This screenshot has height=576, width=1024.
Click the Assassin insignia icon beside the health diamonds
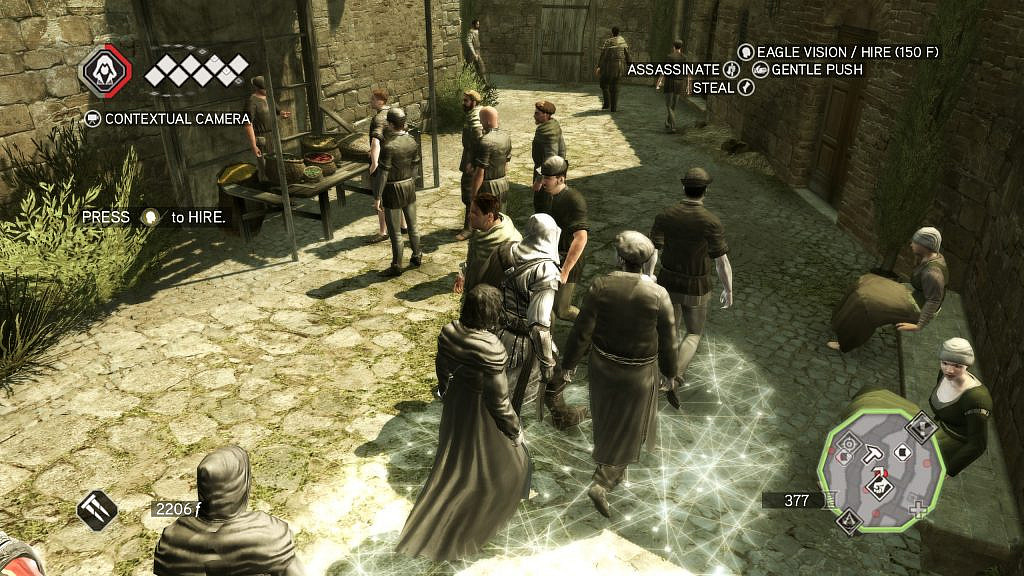point(104,72)
